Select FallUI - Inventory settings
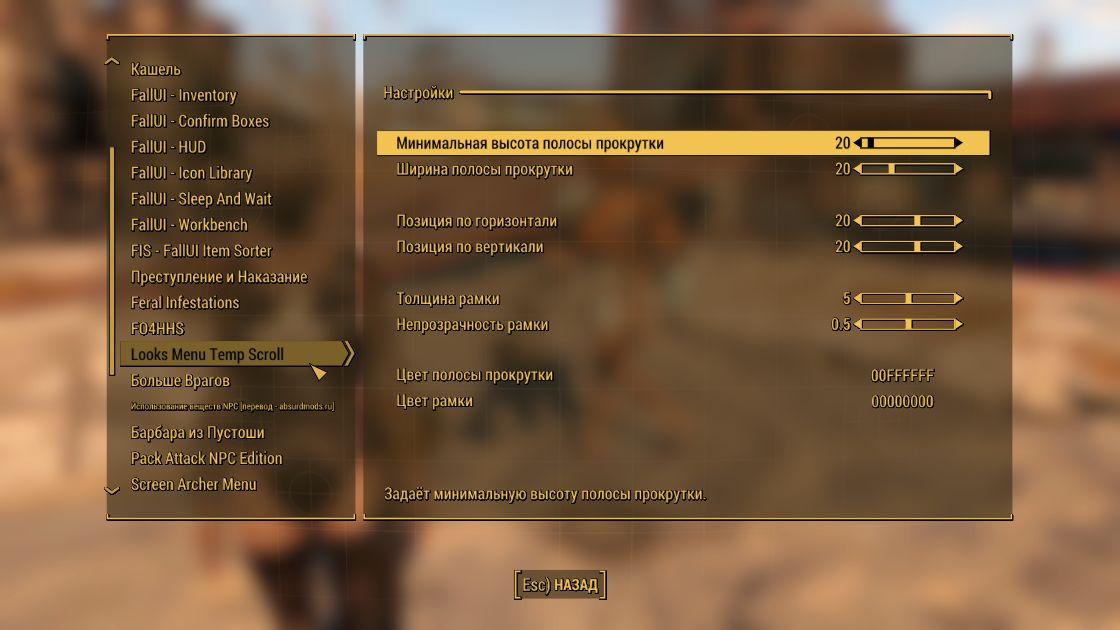This screenshot has width=1120, height=630. coord(183,95)
